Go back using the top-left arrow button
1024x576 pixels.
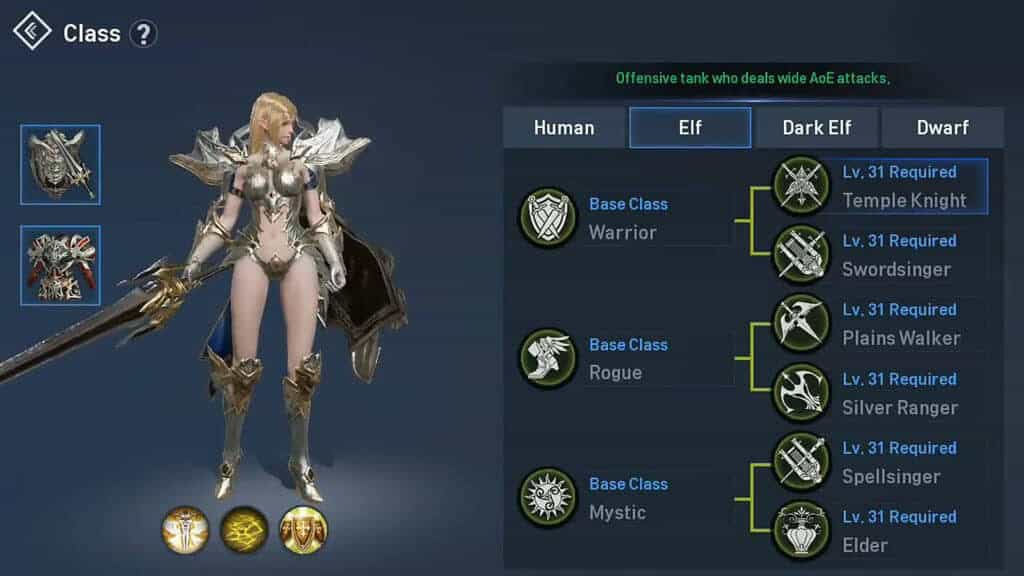pos(32,32)
